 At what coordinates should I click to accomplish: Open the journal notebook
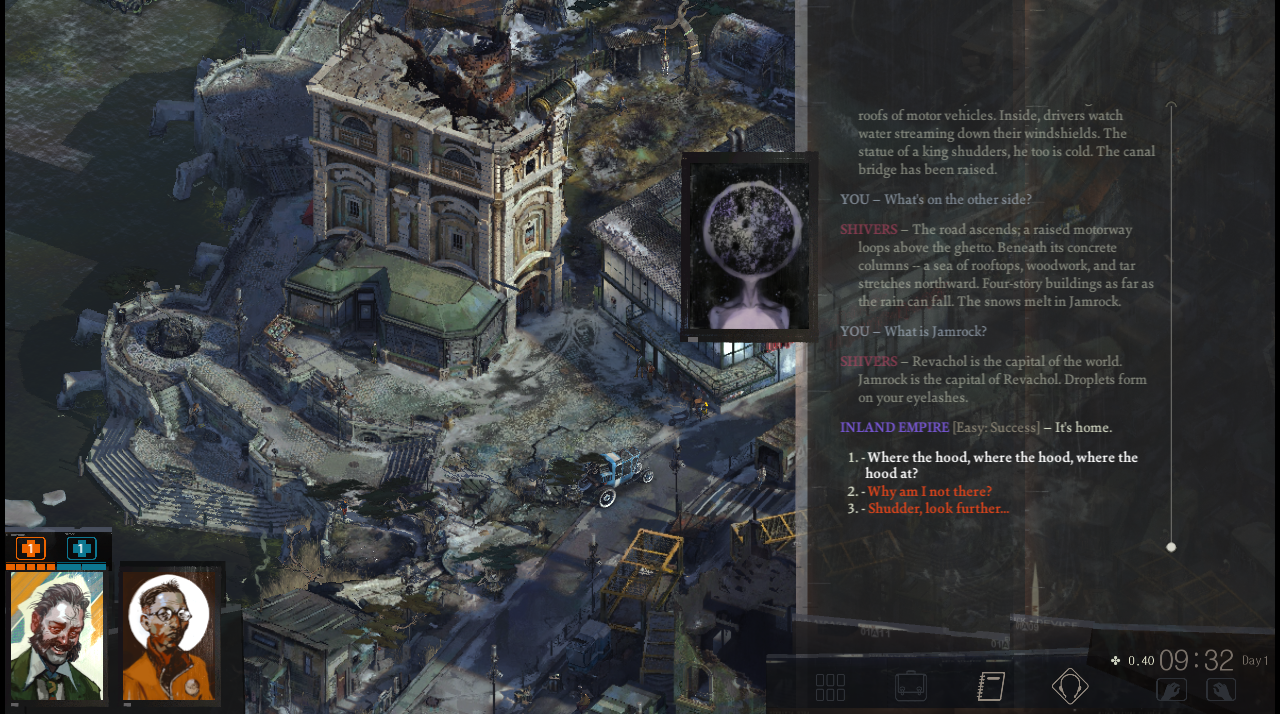coord(990,686)
